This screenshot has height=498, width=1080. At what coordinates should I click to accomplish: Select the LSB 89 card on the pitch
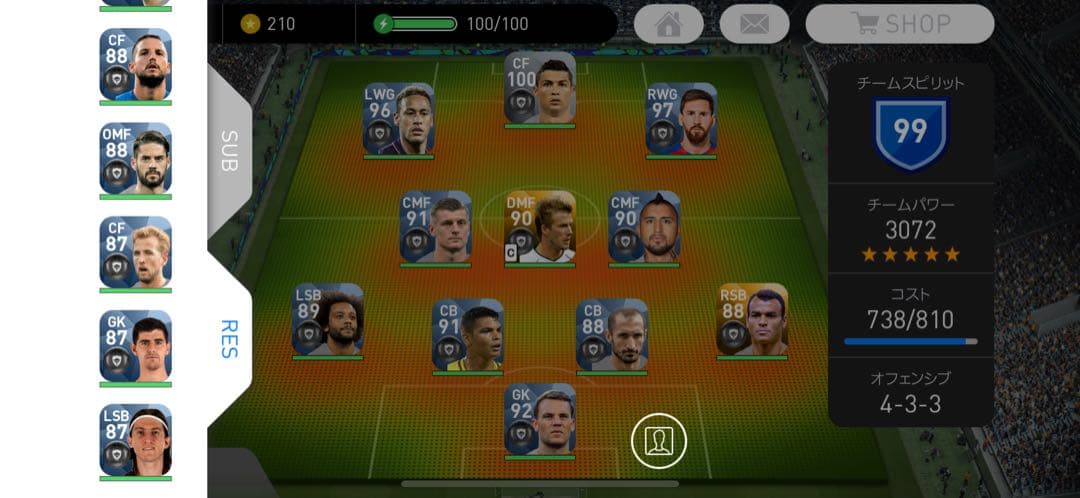click(x=327, y=319)
